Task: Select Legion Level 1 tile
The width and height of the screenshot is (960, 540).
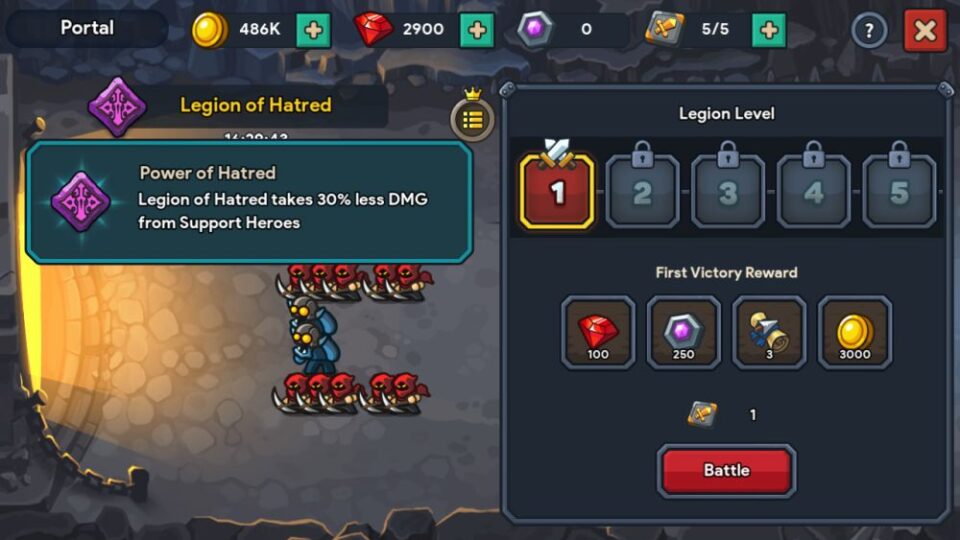Action: click(557, 190)
